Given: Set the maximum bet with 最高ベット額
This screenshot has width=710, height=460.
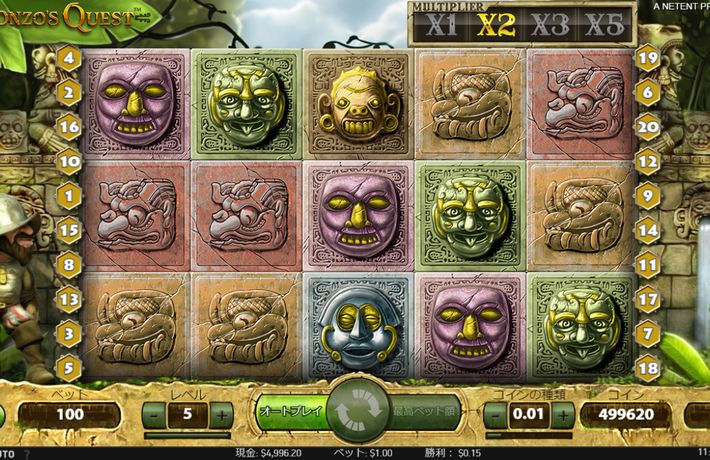Looking at the screenshot, I should pos(421,411).
